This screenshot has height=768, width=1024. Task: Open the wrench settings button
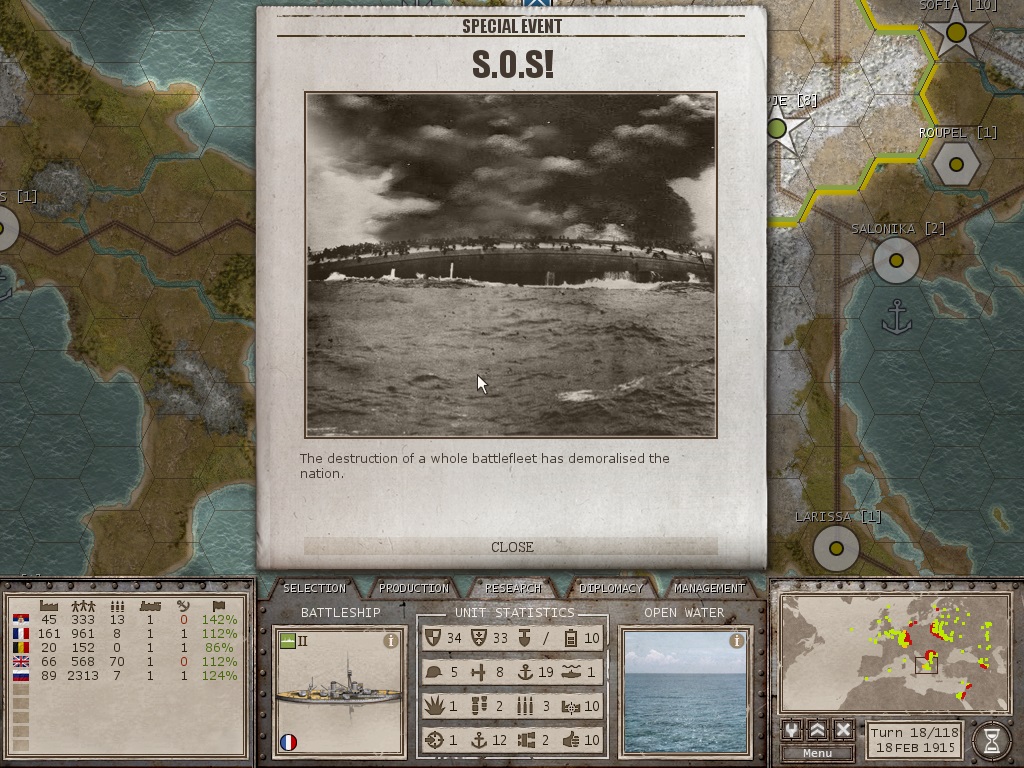(x=791, y=730)
